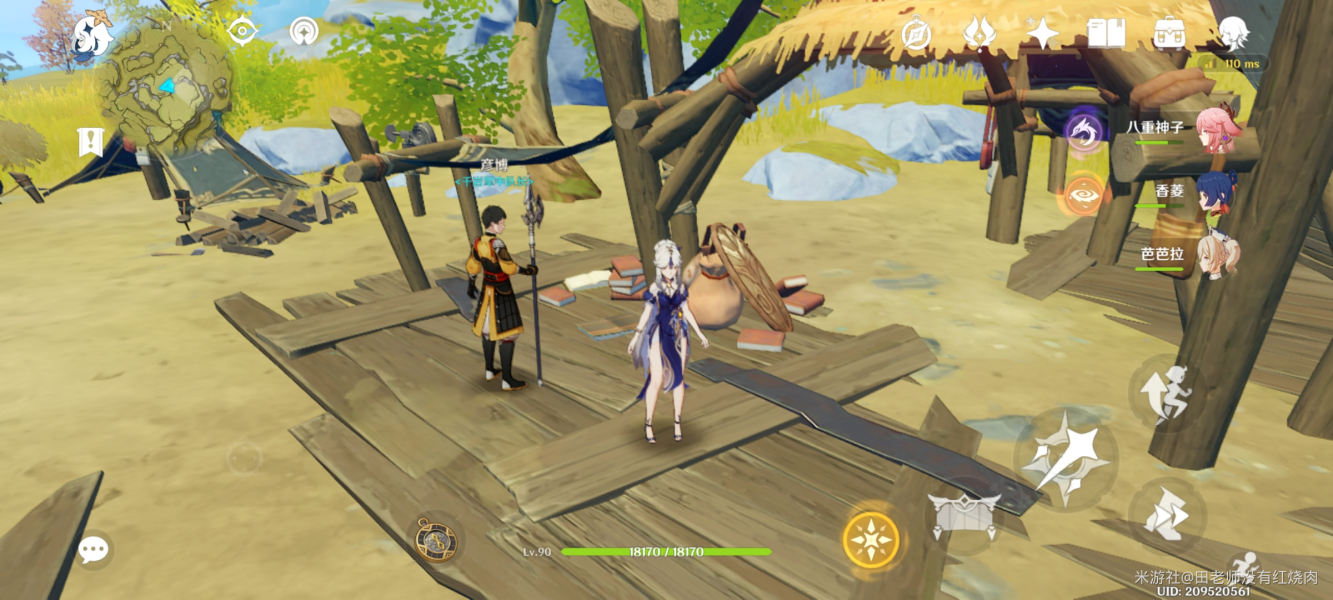The height and width of the screenshot is (600, 1333).
Task: Activate Elemental Sight eye icon
Action: click(x=242, y=31)
